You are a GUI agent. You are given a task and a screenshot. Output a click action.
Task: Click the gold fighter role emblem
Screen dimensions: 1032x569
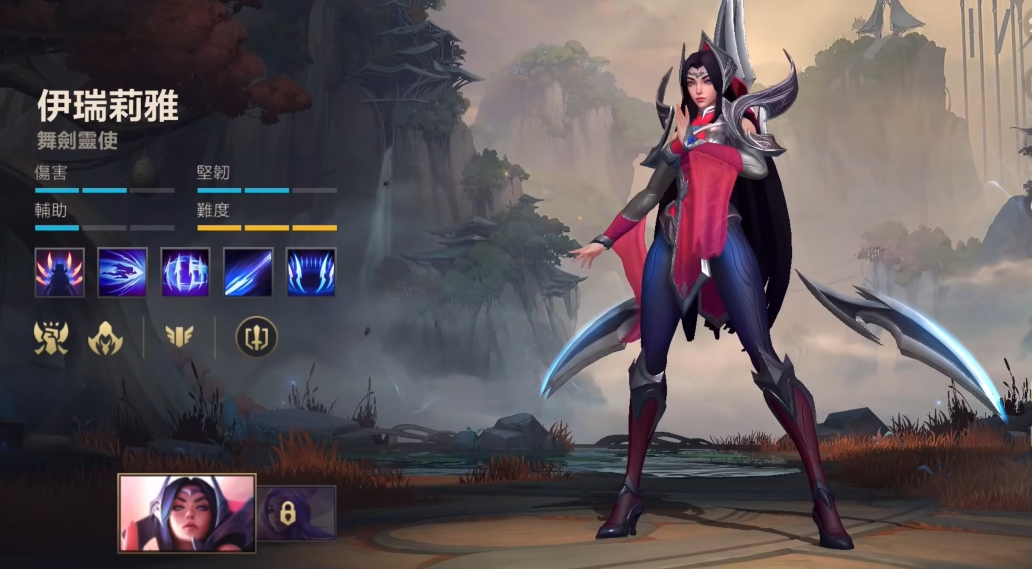(x=51, y=339)
